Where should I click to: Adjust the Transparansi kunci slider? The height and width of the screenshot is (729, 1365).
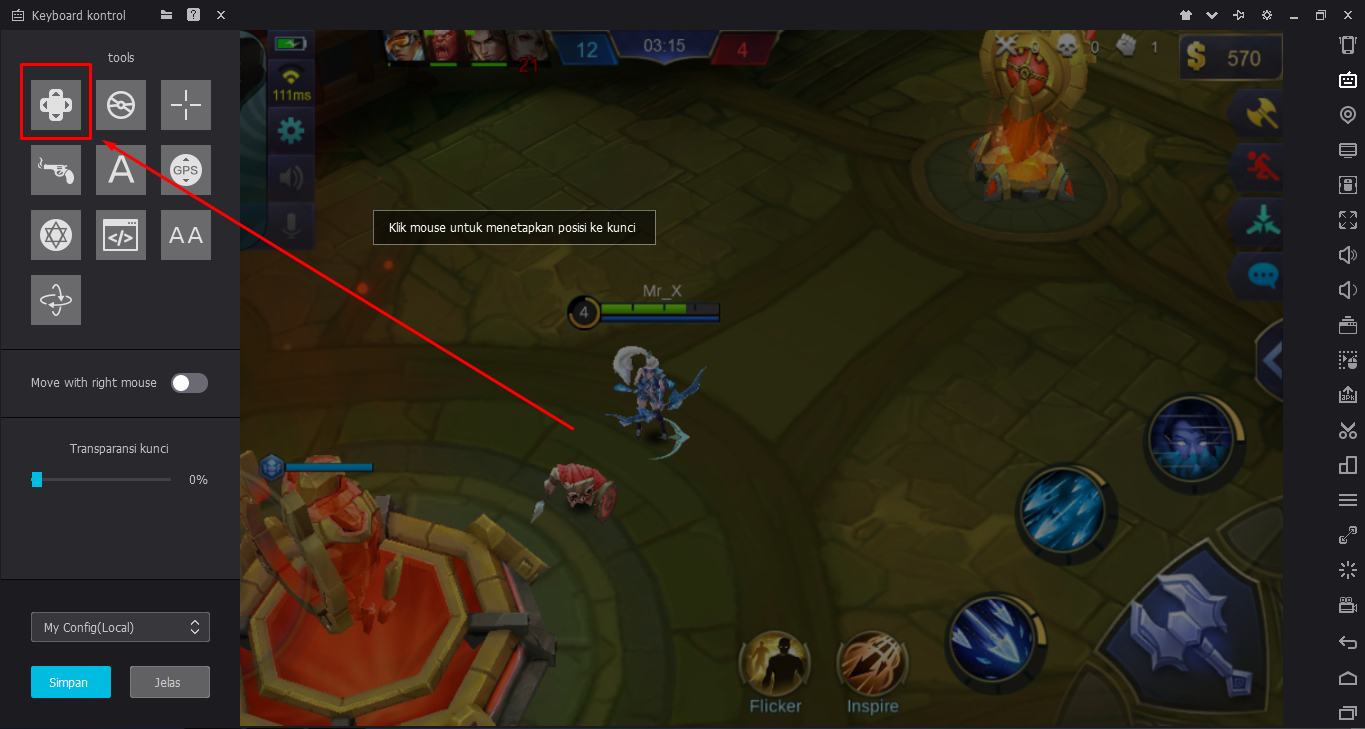pos(37,479)
